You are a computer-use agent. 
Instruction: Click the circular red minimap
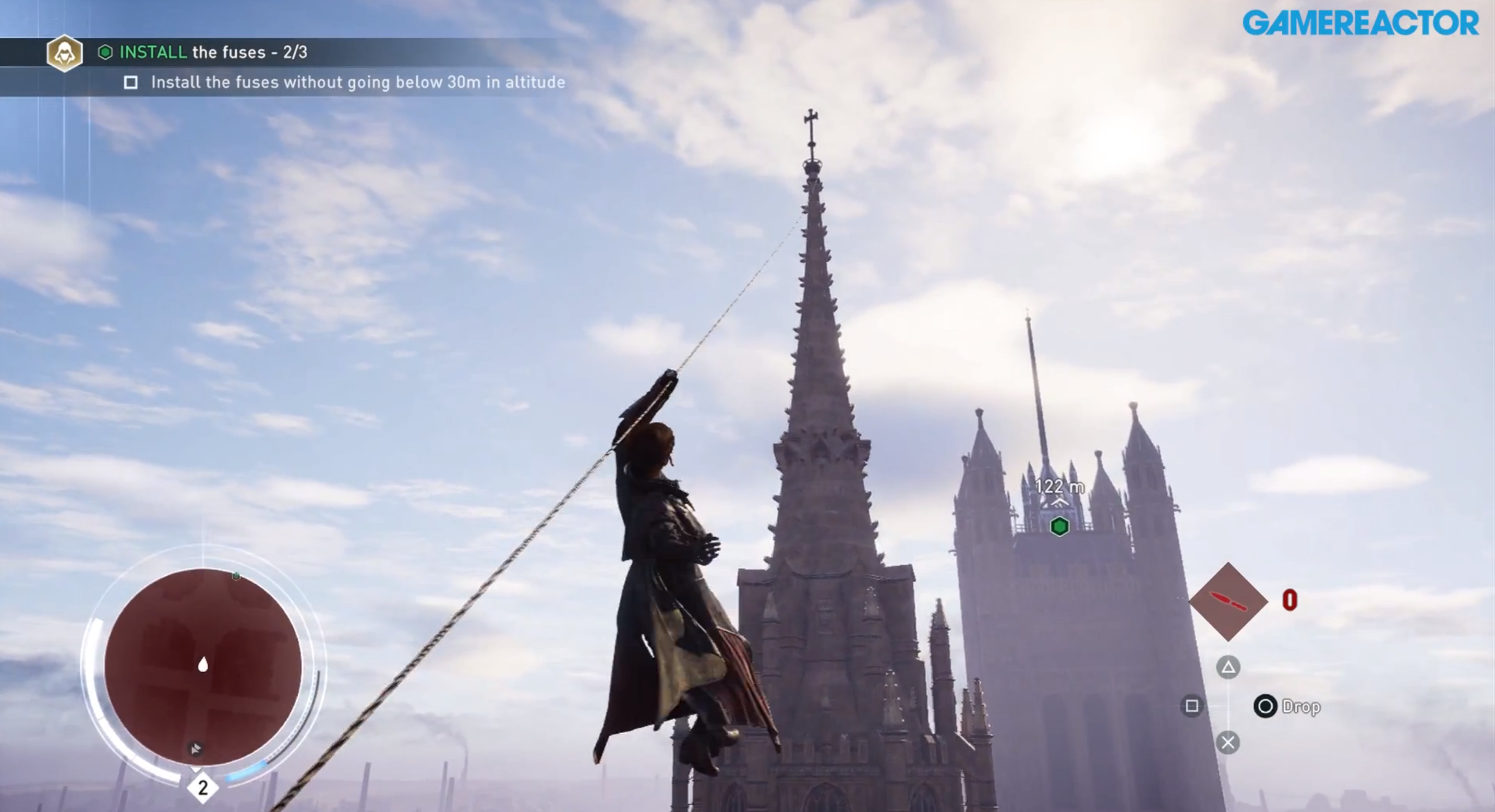[x=203, y=666]
